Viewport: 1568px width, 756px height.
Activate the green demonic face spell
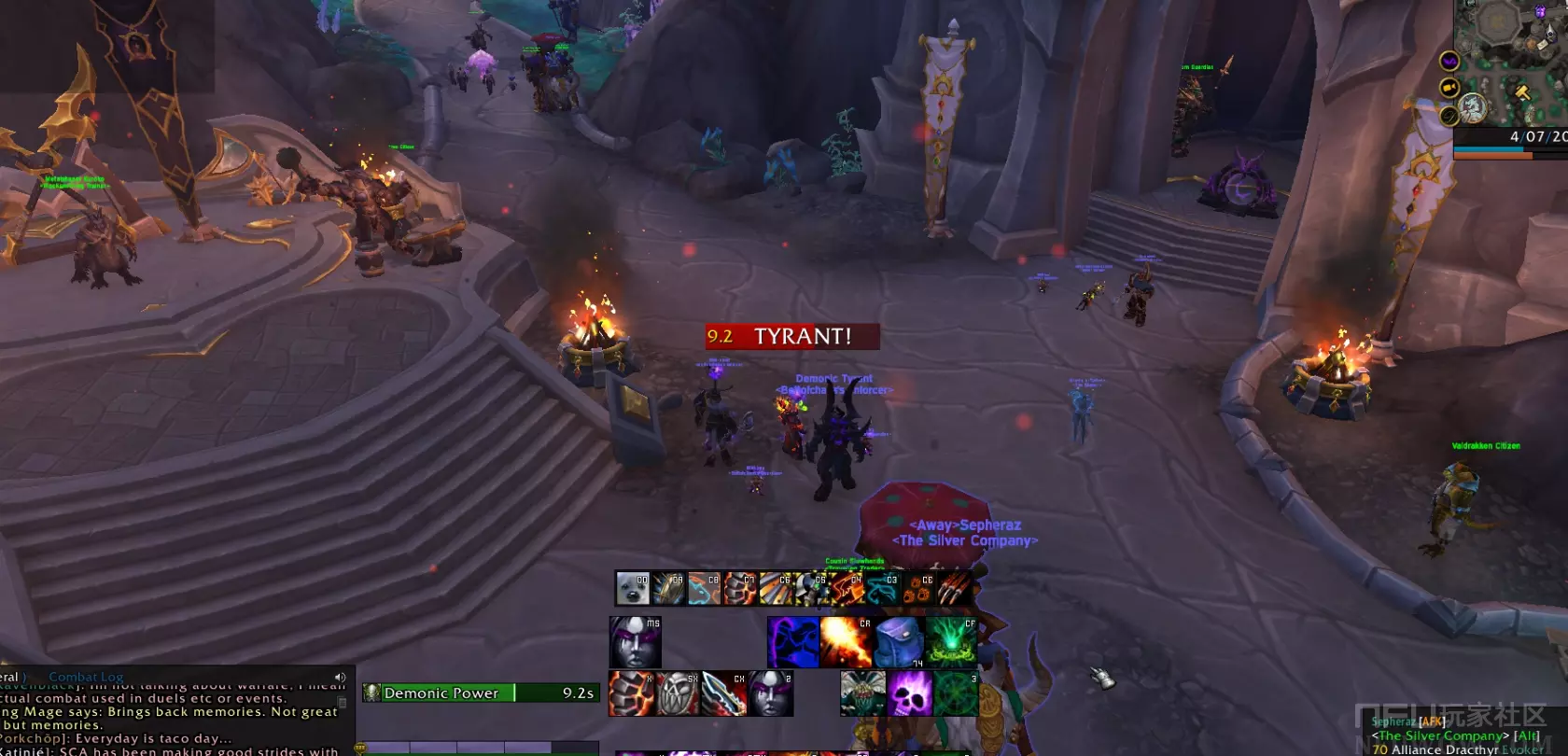click(x=952, y=642)
